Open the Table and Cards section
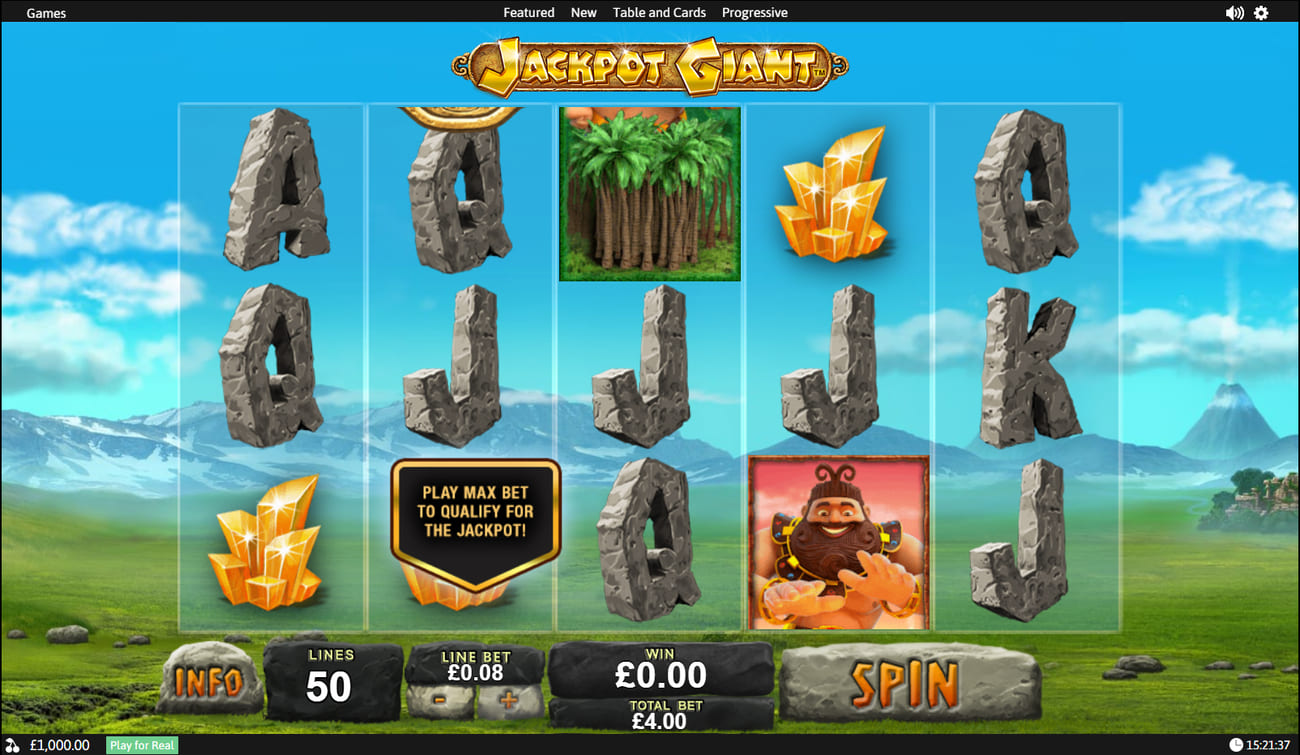This screenshot has height=755, width=1300. tap(659, 12)
